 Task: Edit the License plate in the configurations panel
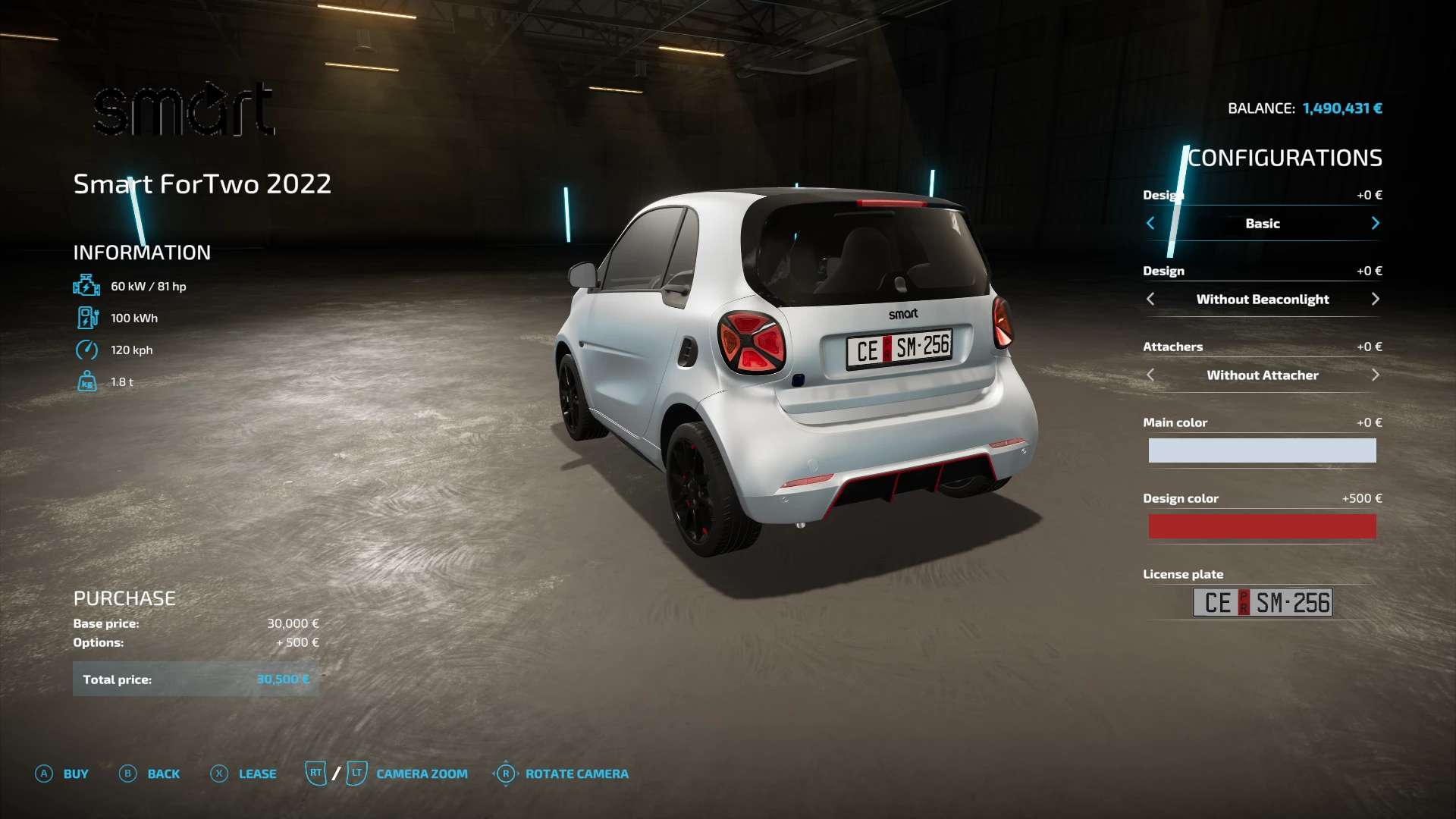pos(1262,603)
